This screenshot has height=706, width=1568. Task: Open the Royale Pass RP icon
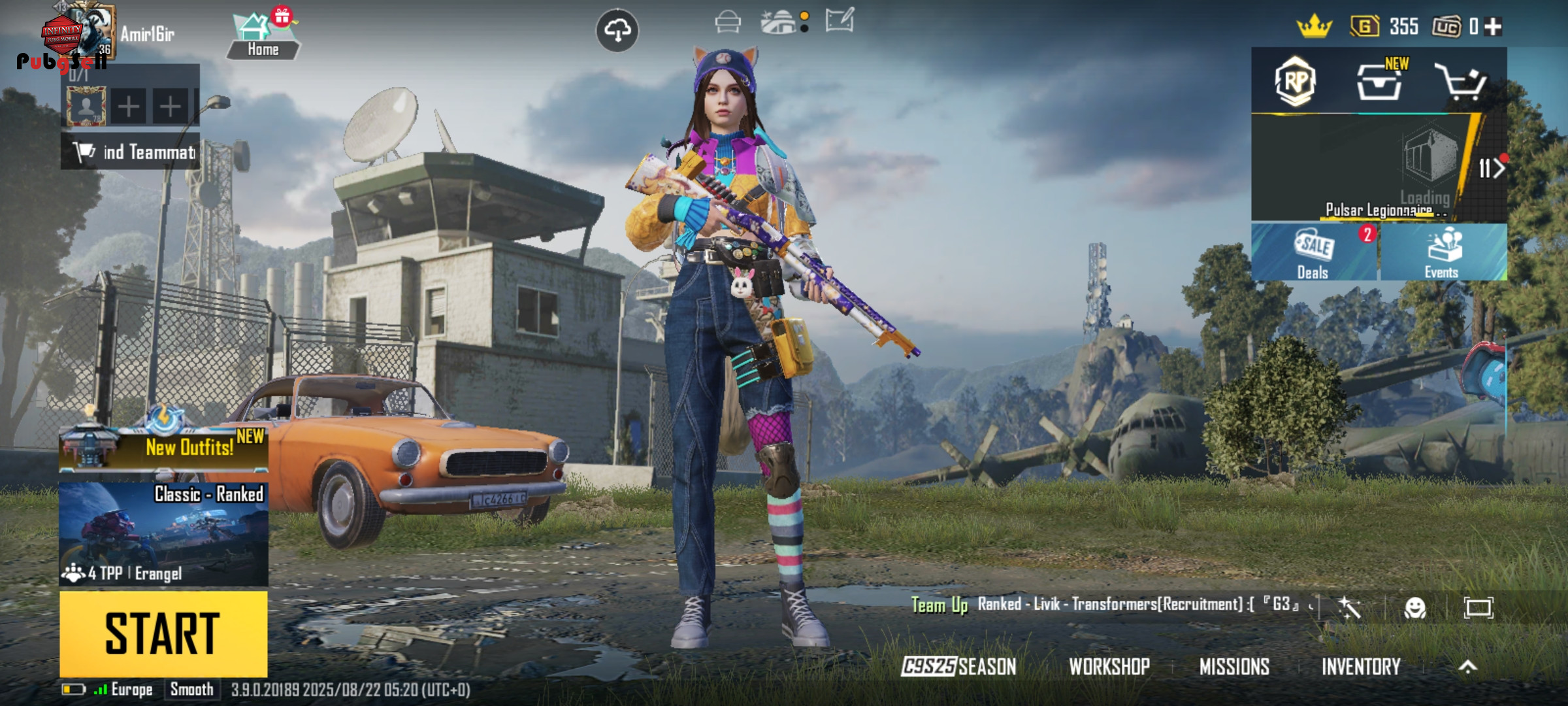pos(1295,82)
